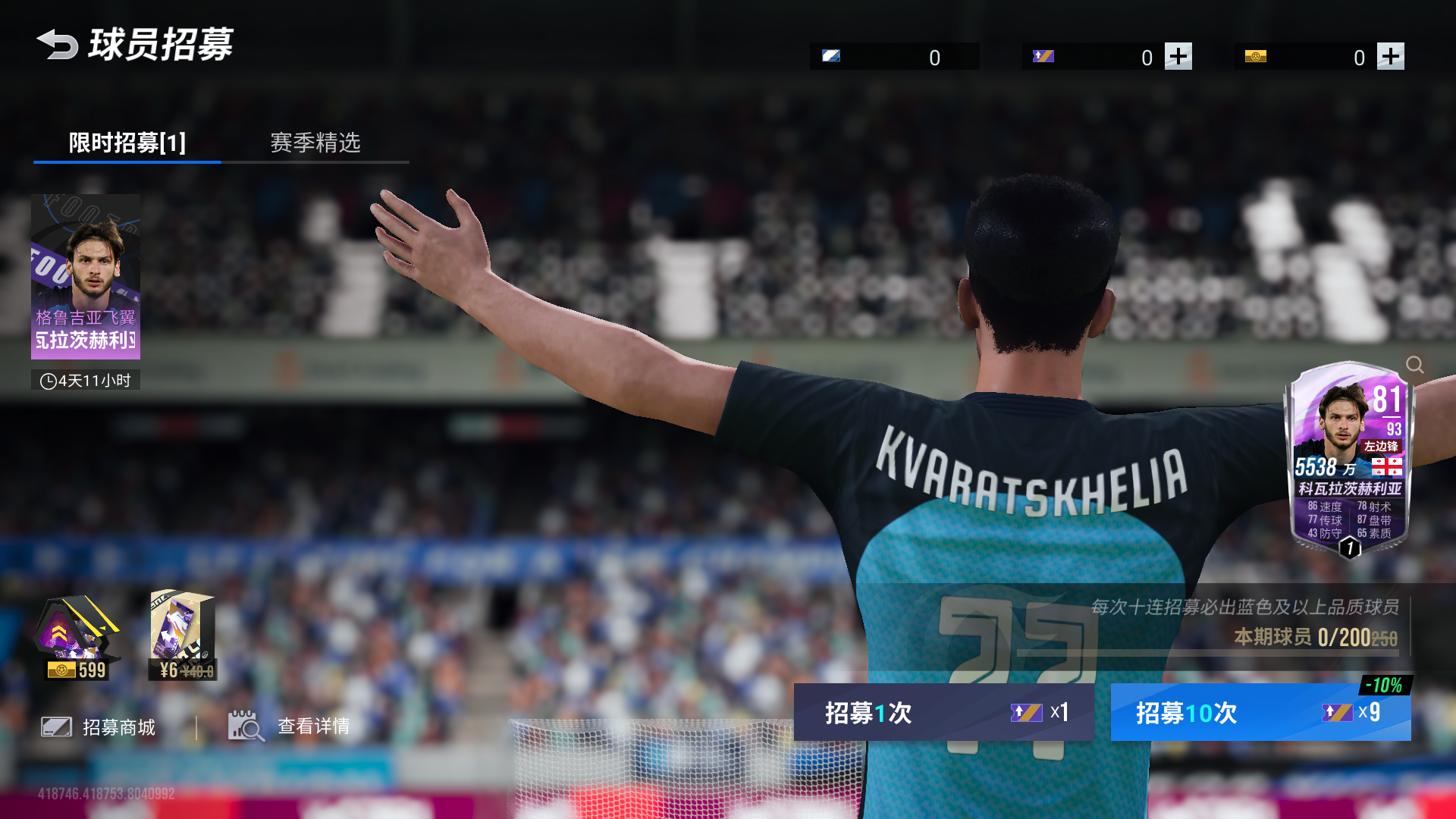View the 科瓦拉茨赫利亚 player card
This screenshot has height=819, width=1456.
1349,459
